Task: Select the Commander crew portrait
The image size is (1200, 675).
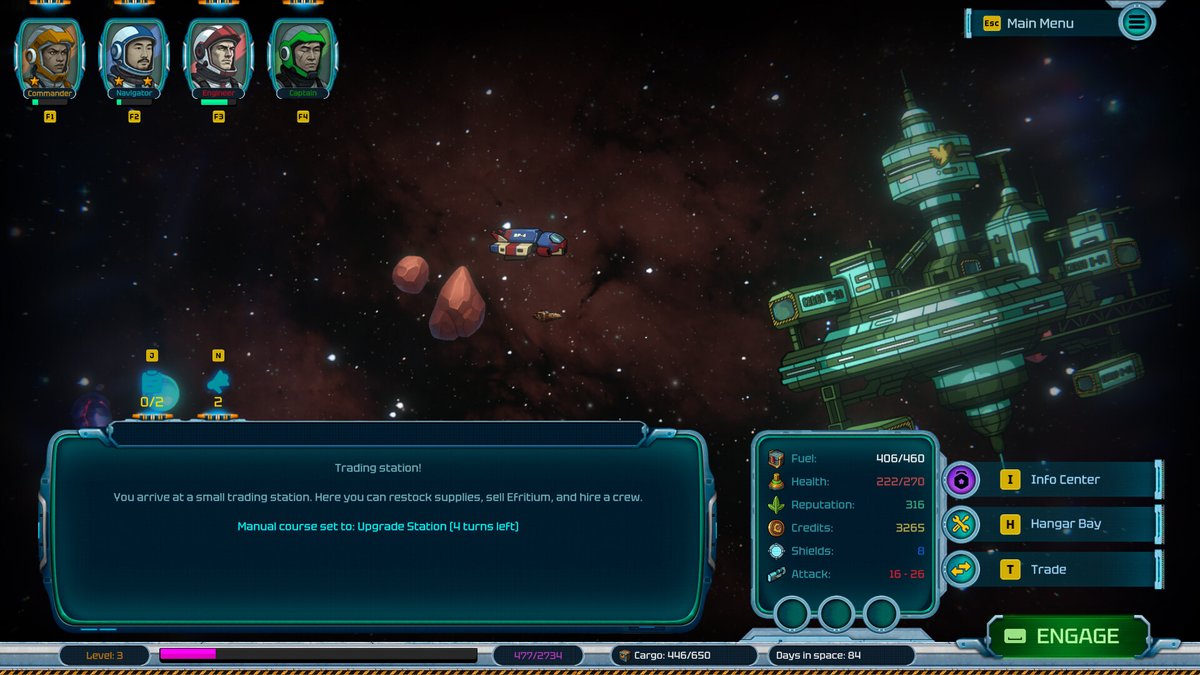Action: pos(49,58)
